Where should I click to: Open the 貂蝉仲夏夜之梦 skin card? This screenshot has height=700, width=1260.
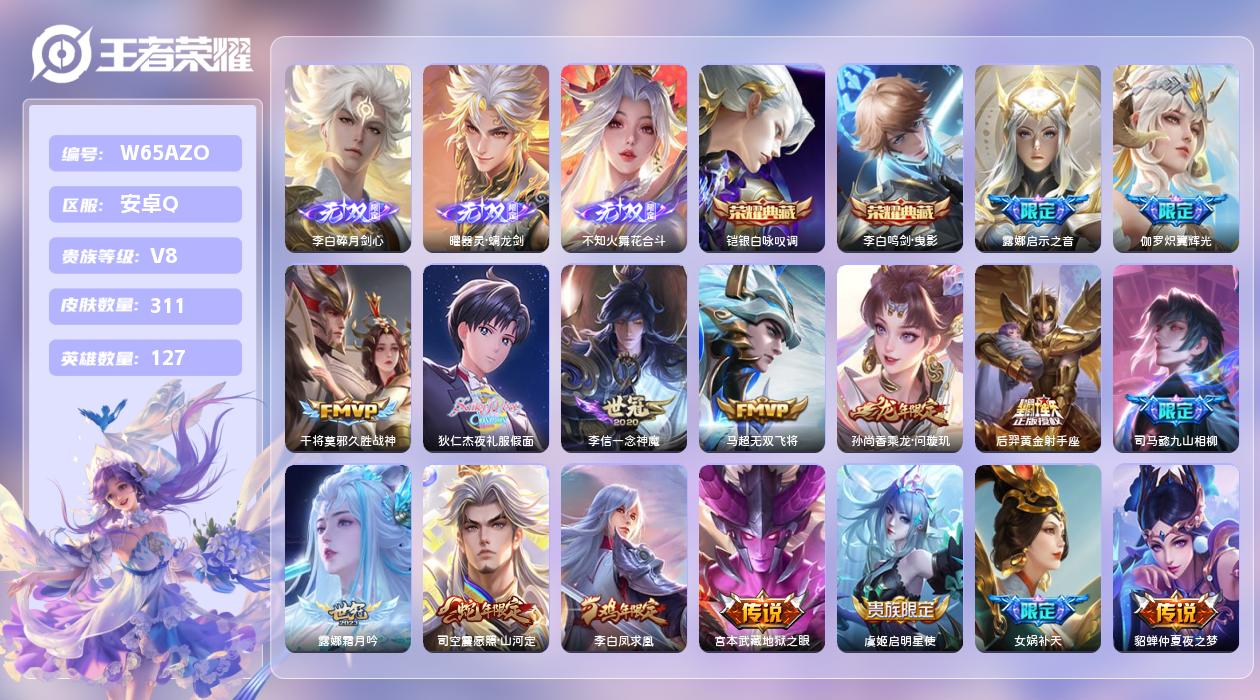click(1175, 558)
